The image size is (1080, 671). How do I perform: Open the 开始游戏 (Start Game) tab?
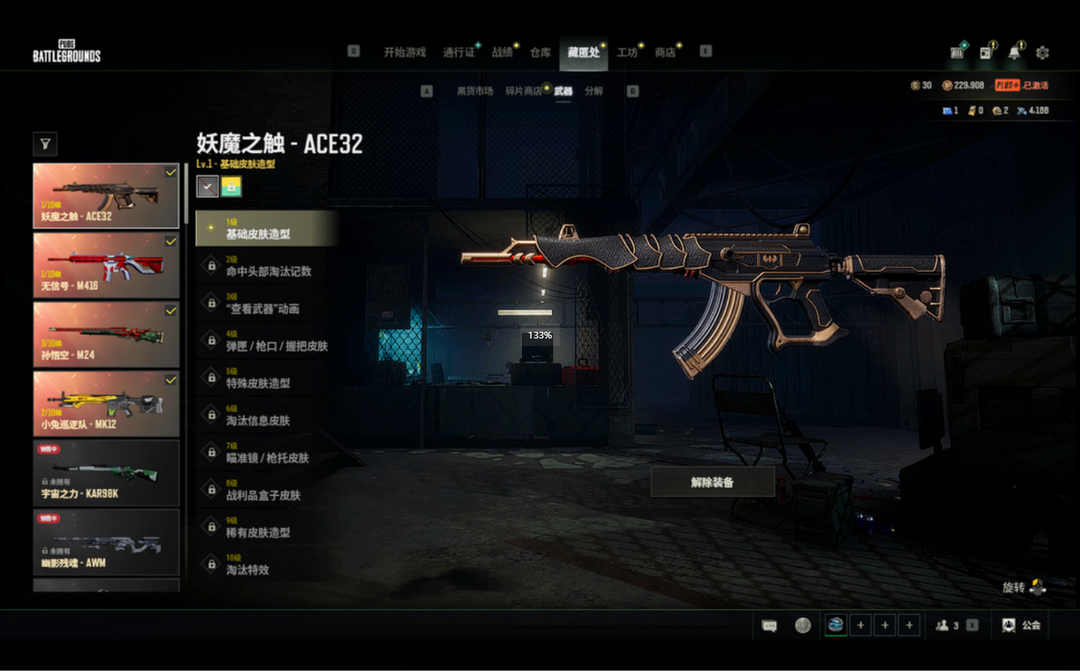pyautogui.click(x=404, y=52)
